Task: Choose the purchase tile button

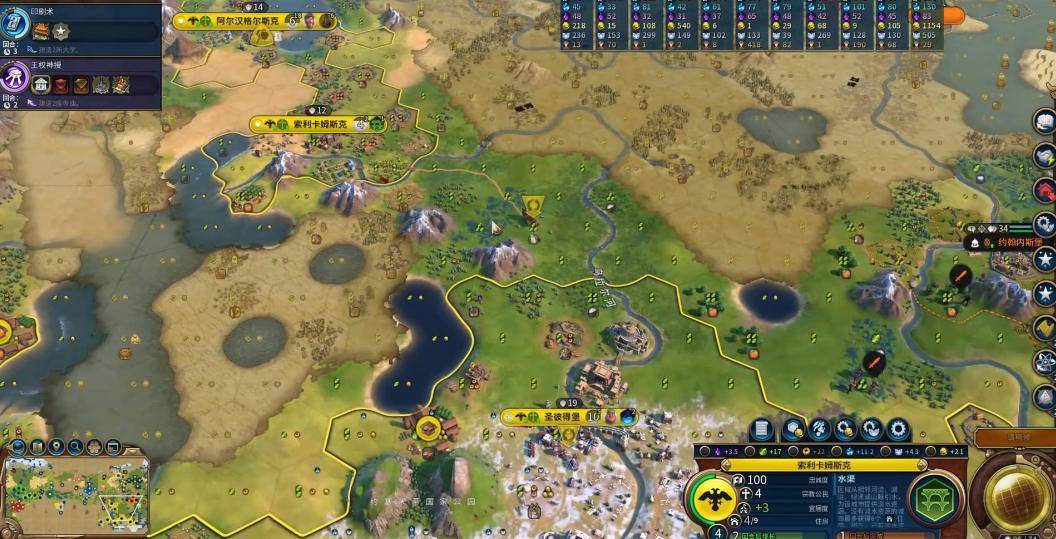Action: 794,430
